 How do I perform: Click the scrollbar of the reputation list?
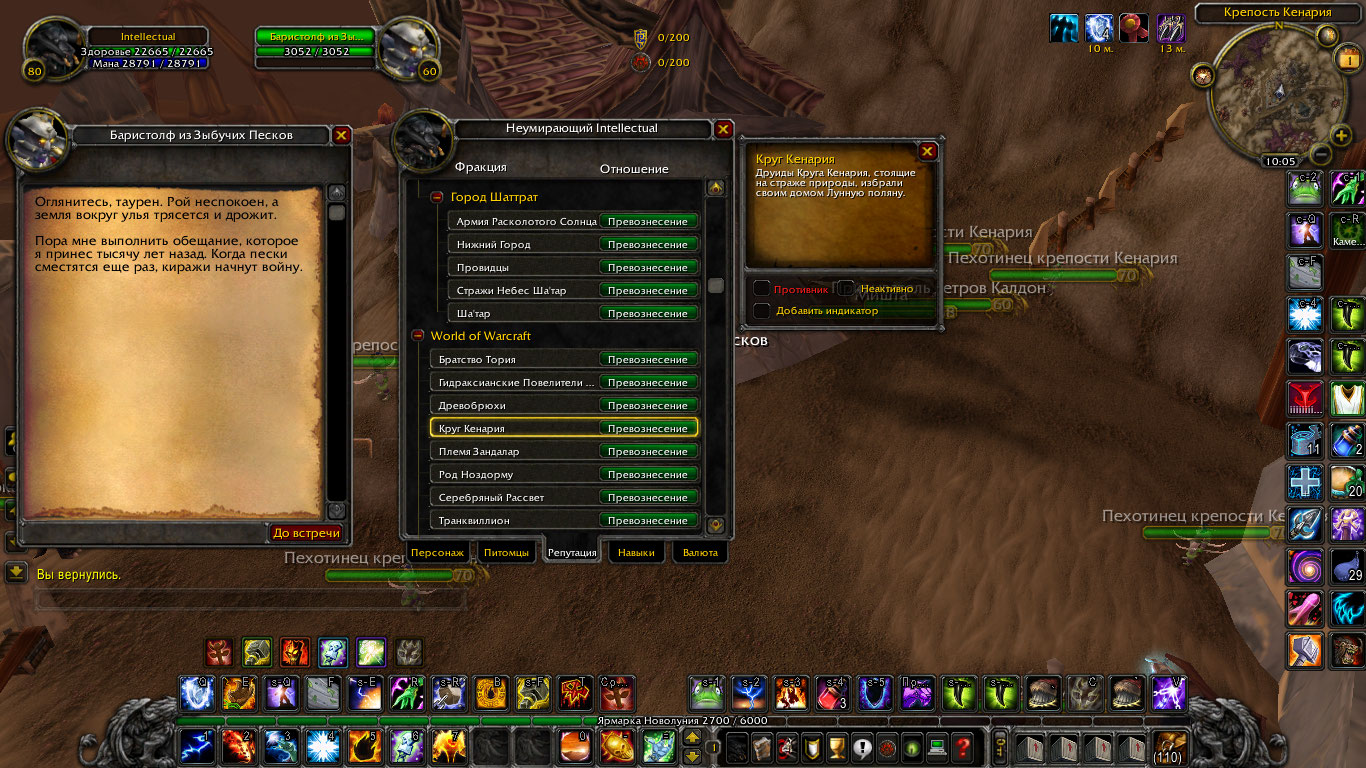click(x=715, y=285)
